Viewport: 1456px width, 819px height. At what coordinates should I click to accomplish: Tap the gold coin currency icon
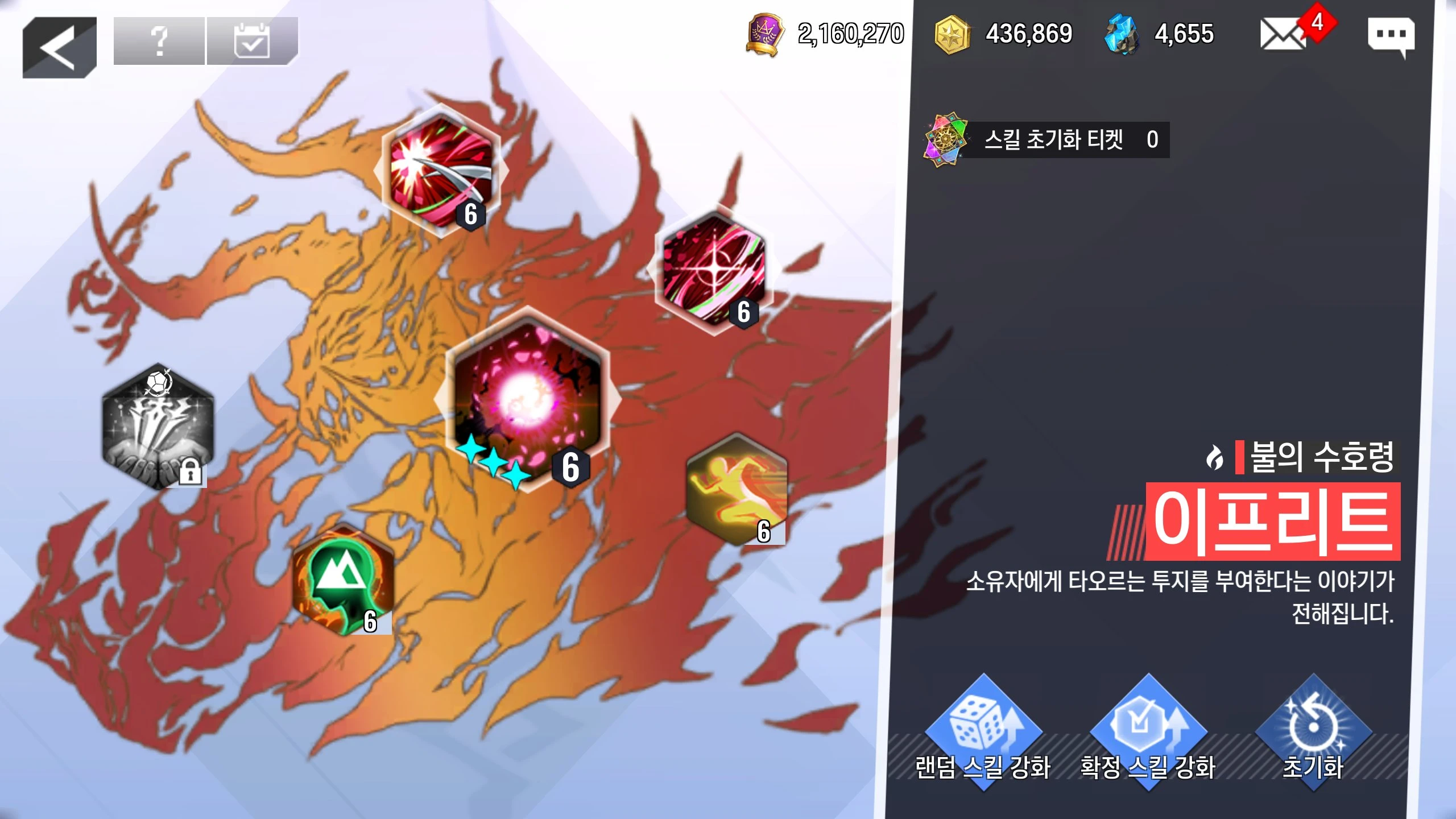pos(952,34)
